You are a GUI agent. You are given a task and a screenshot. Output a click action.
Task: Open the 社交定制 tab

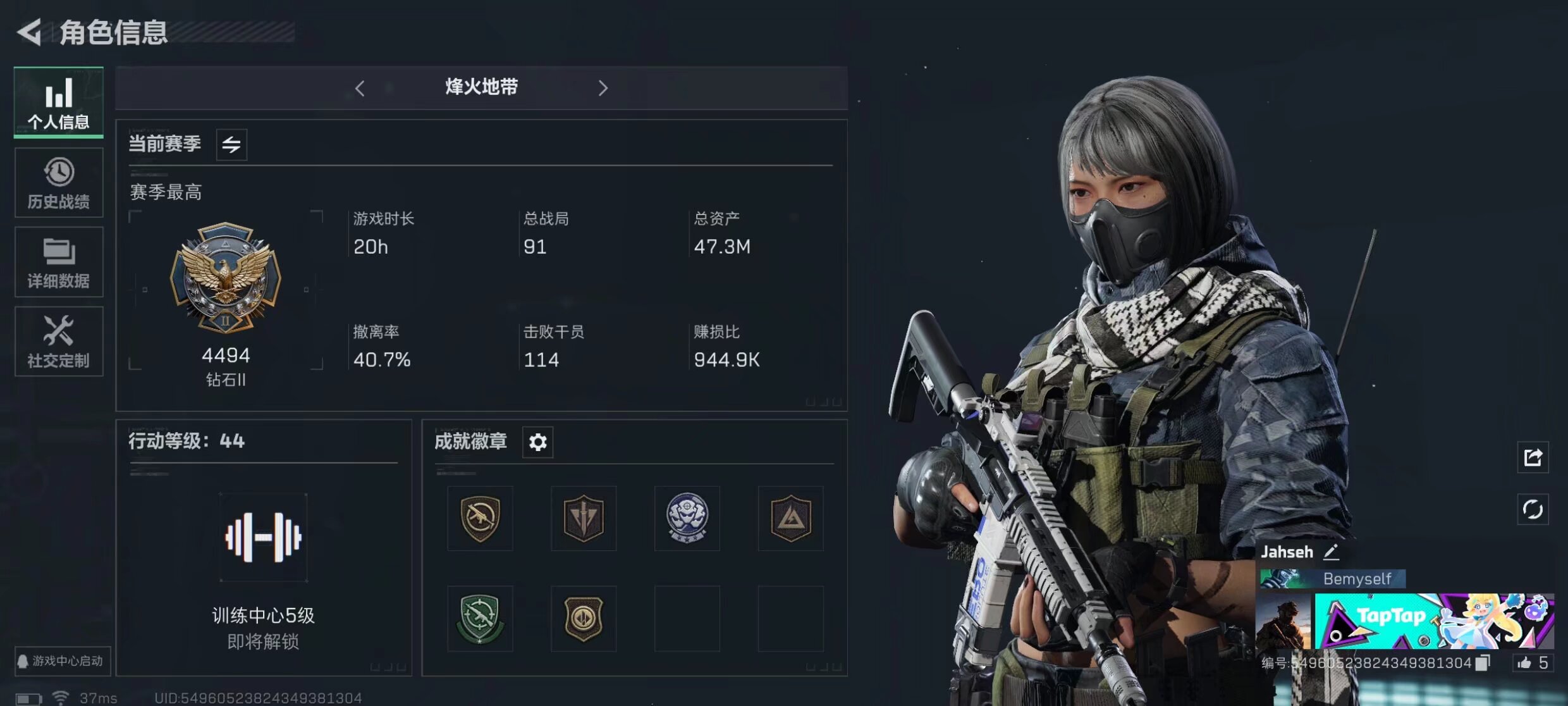[x=58, y=342]
